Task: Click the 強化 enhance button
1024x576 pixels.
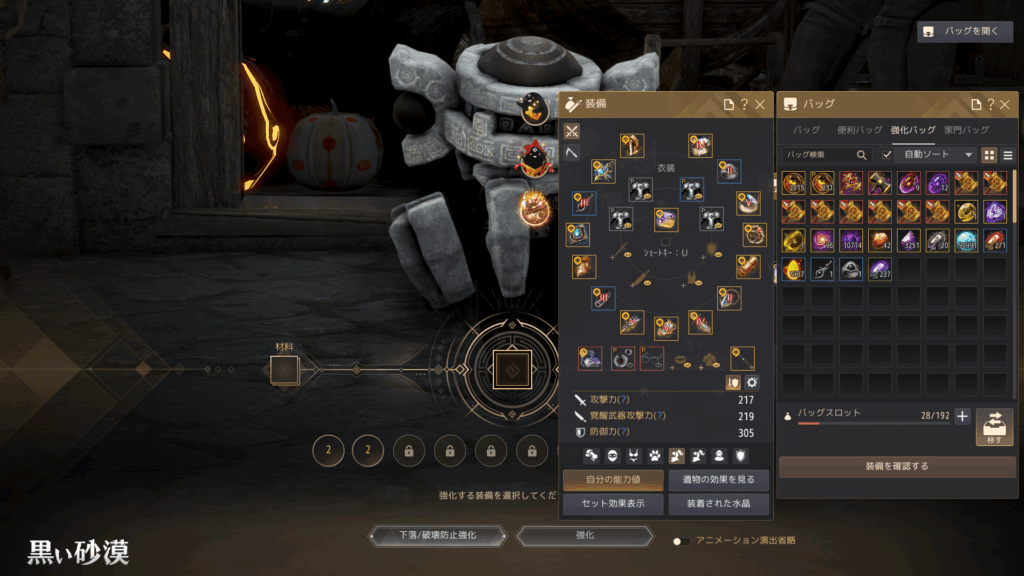Action: coord(585,535)
